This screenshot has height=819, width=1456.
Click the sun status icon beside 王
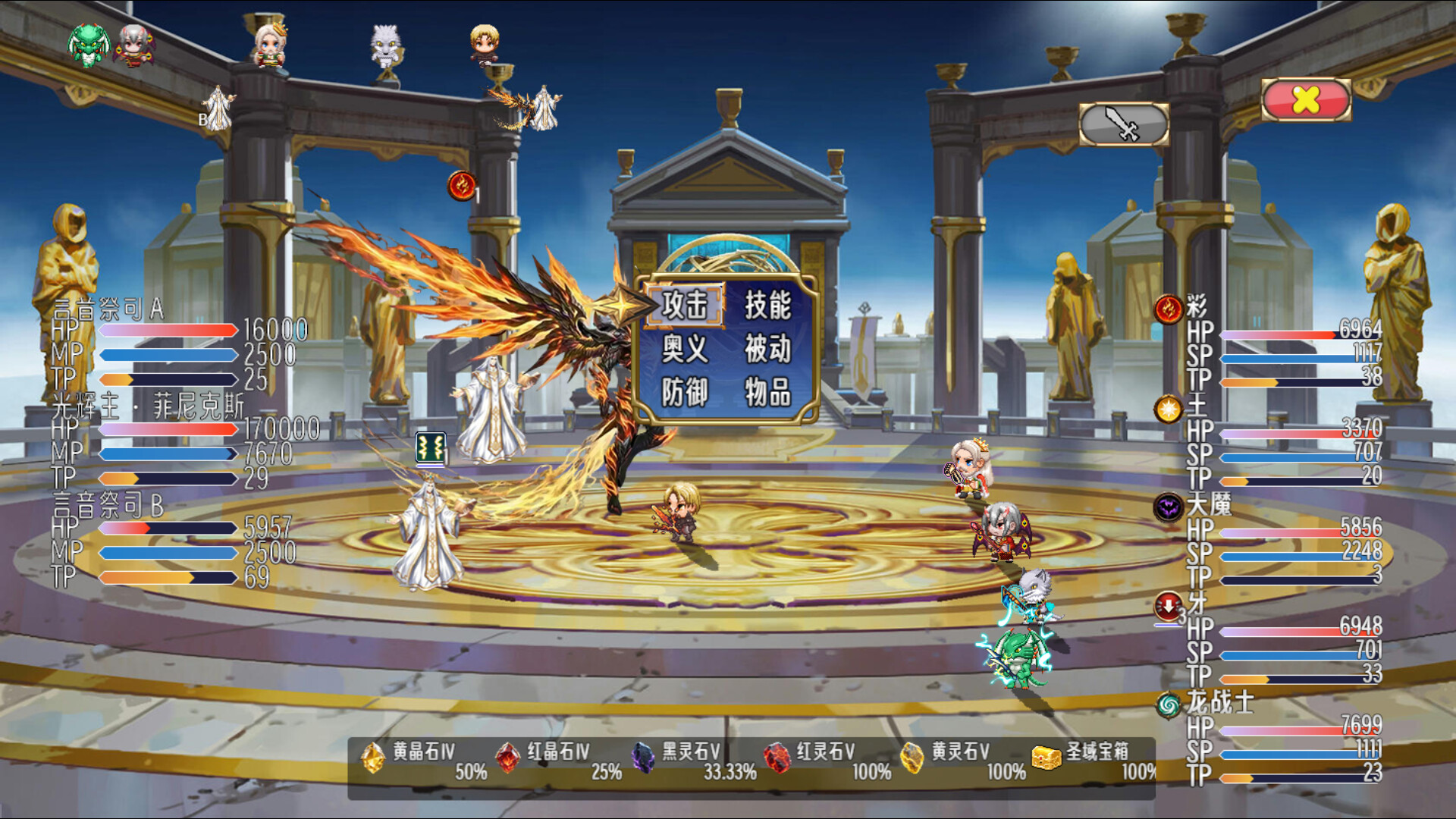(1169, 409)
